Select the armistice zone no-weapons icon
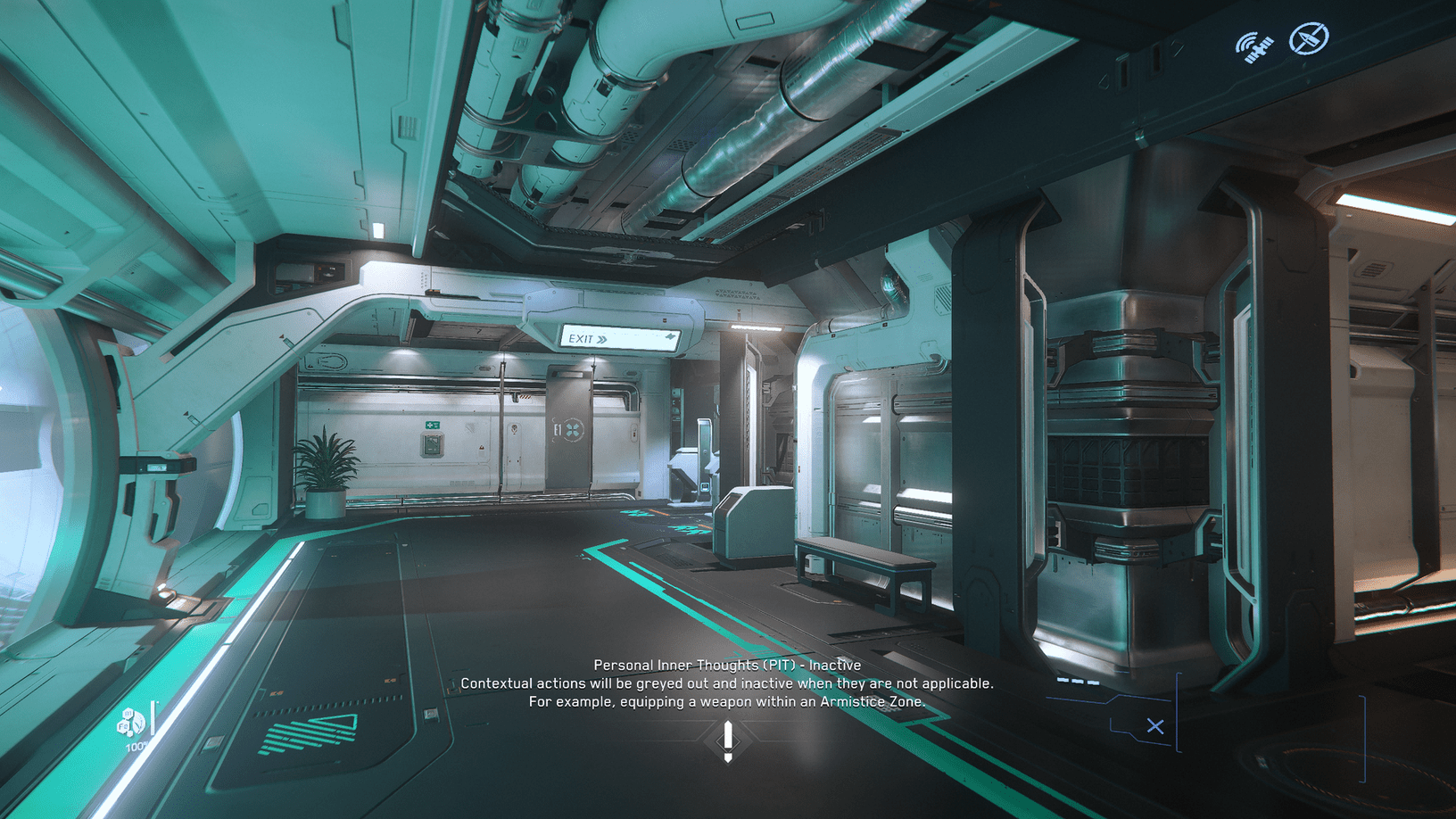 point(1309,39)
